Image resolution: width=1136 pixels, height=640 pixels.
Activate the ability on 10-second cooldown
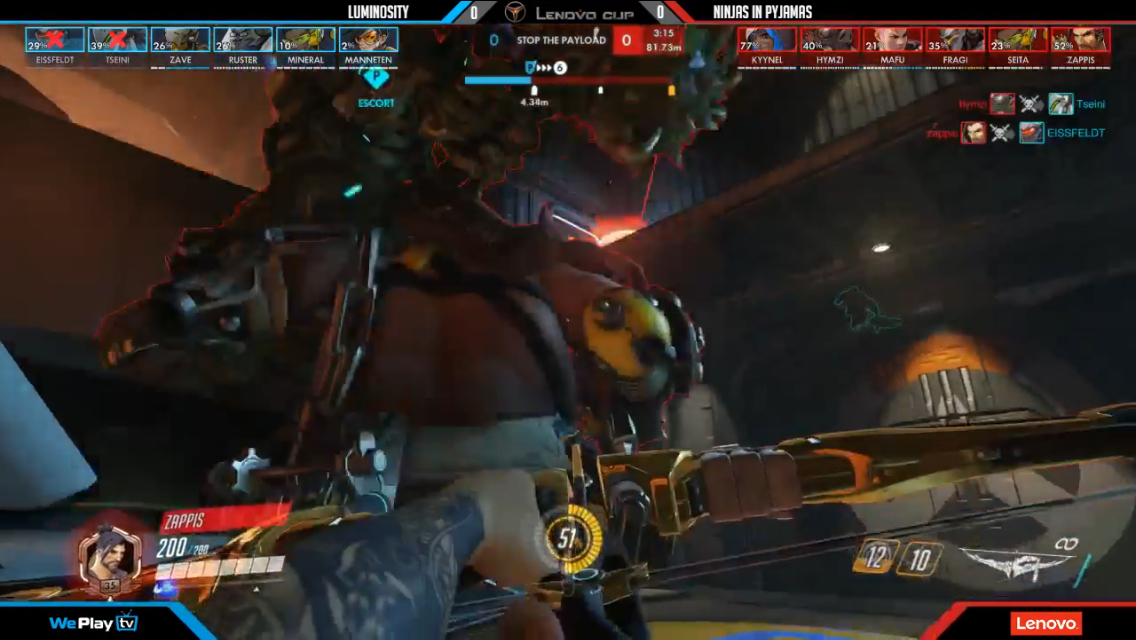[919, 558]
